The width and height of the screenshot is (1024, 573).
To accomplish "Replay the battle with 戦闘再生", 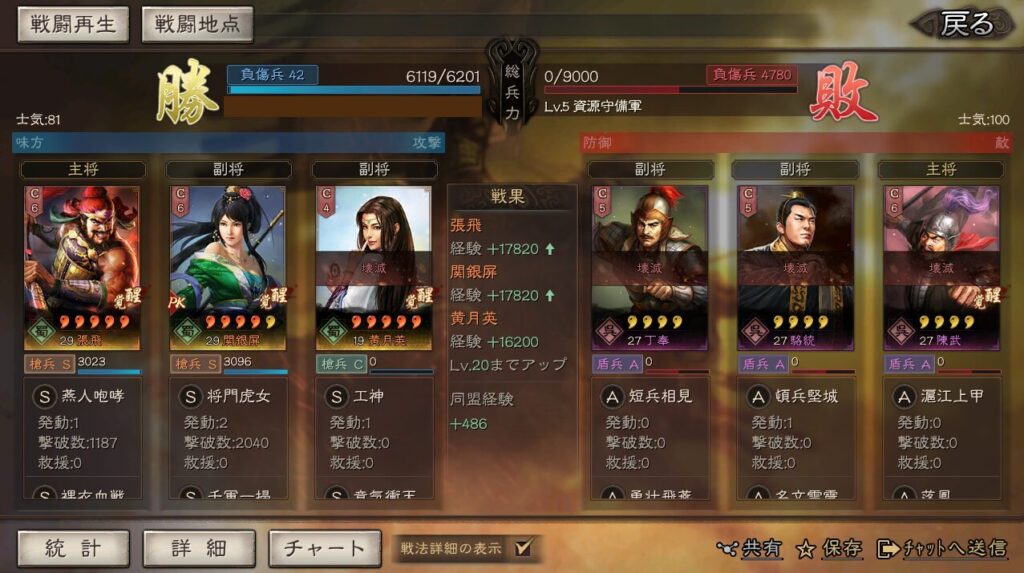I will pos(73,24).
